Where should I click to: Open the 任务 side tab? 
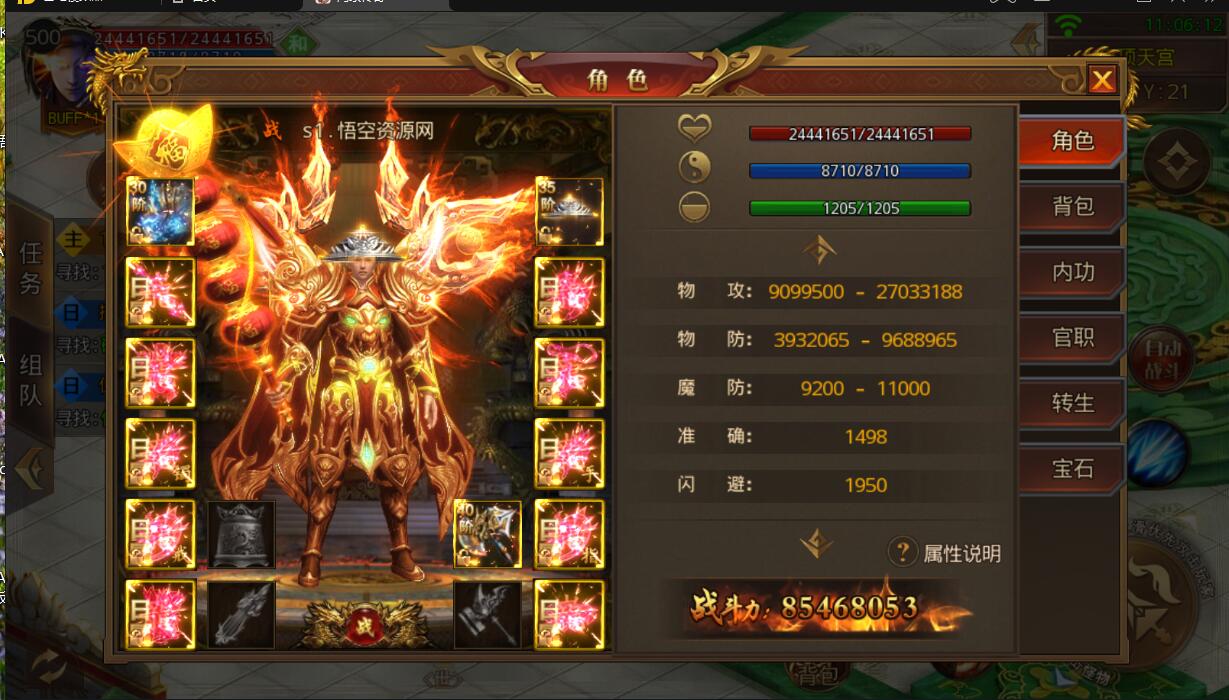pos(30,268)
